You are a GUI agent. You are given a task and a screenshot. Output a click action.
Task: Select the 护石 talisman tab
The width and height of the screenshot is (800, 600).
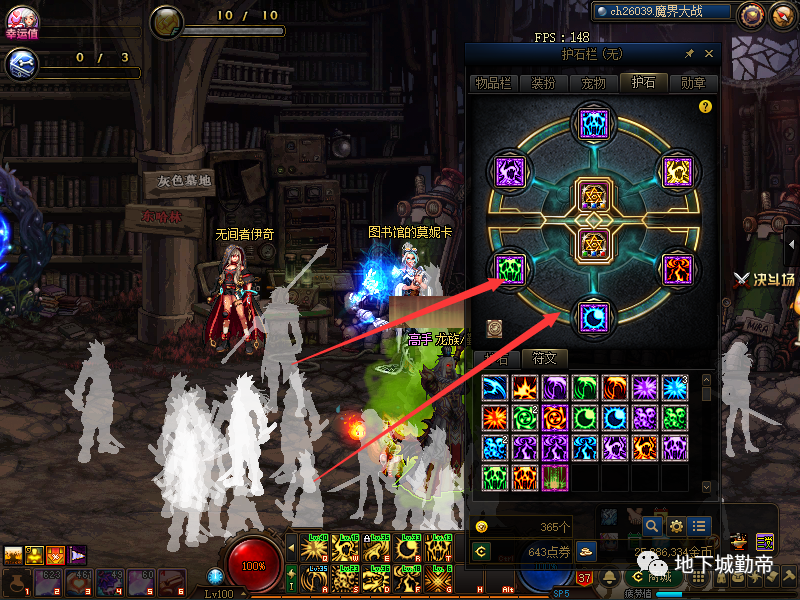[x=642, y=84]
